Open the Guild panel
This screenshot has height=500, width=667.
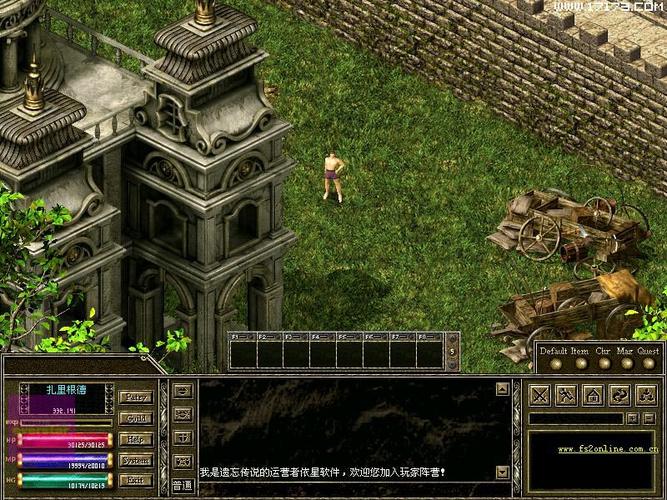tap(136, 418)
